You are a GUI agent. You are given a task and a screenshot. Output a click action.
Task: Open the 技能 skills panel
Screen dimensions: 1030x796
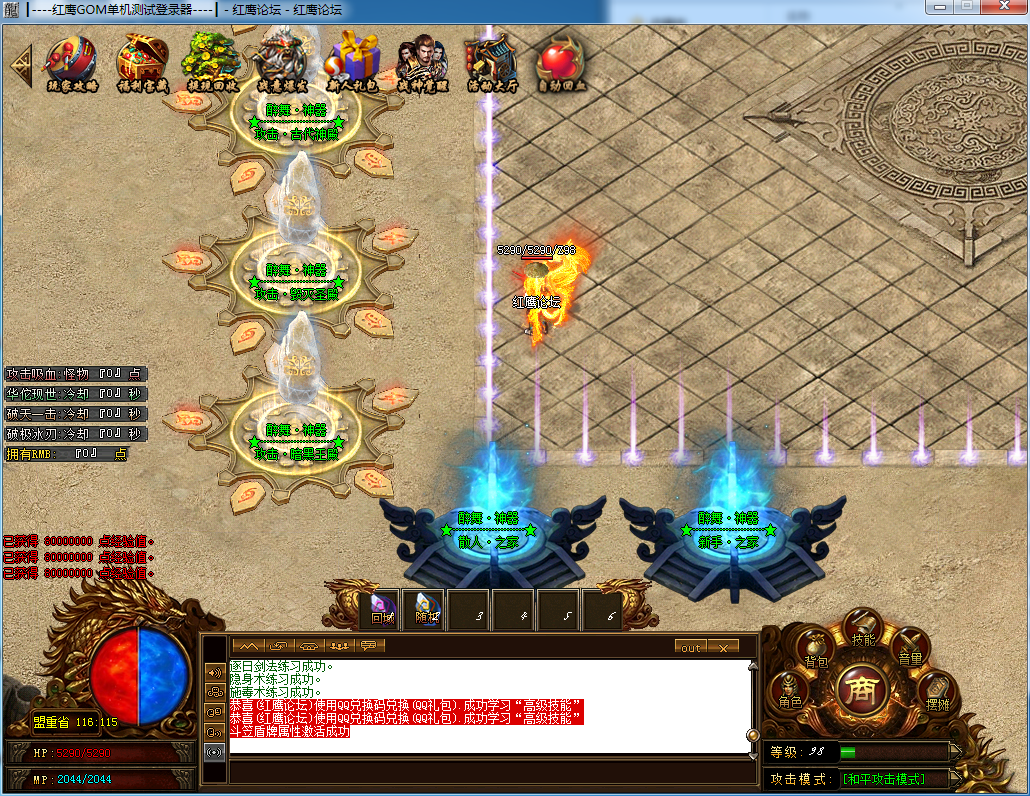(863, 631)
